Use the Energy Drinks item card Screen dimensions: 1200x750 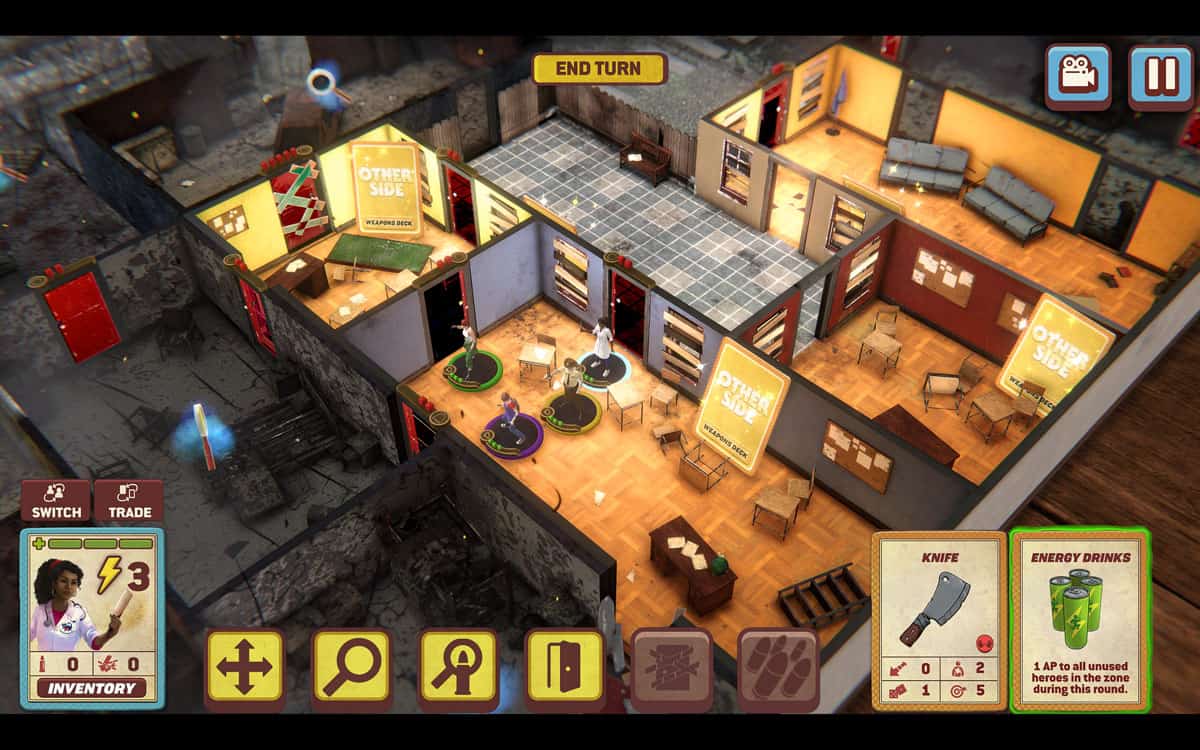(1080, 620)
